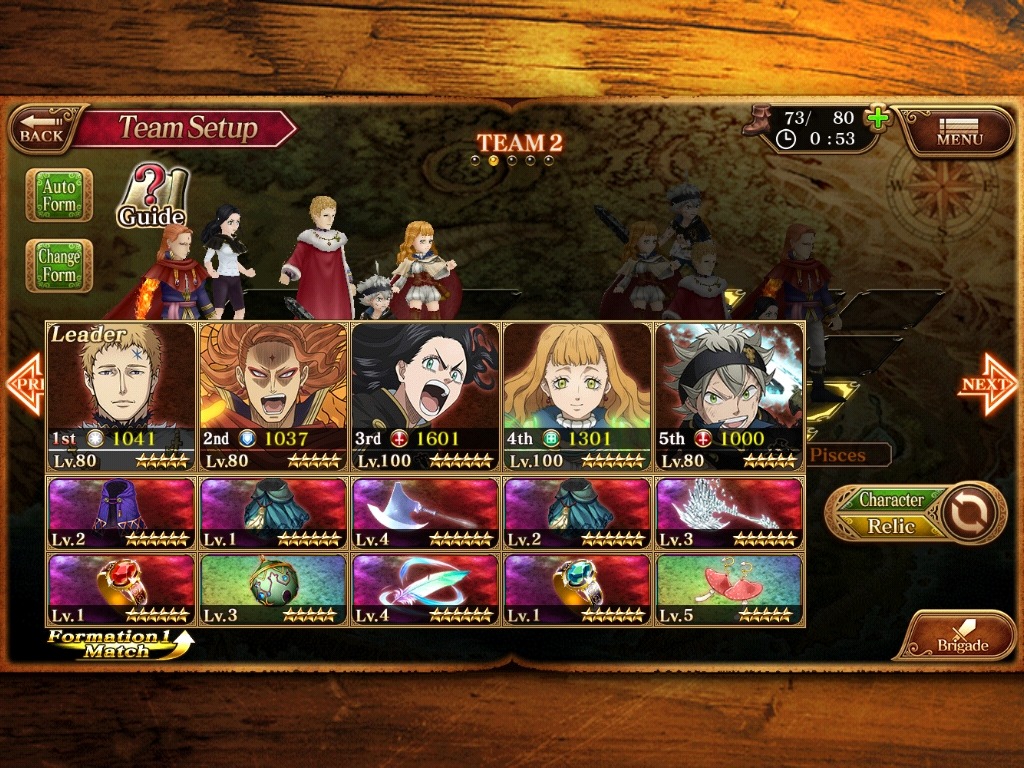Add stamina with the green plus

coord(877,118)
